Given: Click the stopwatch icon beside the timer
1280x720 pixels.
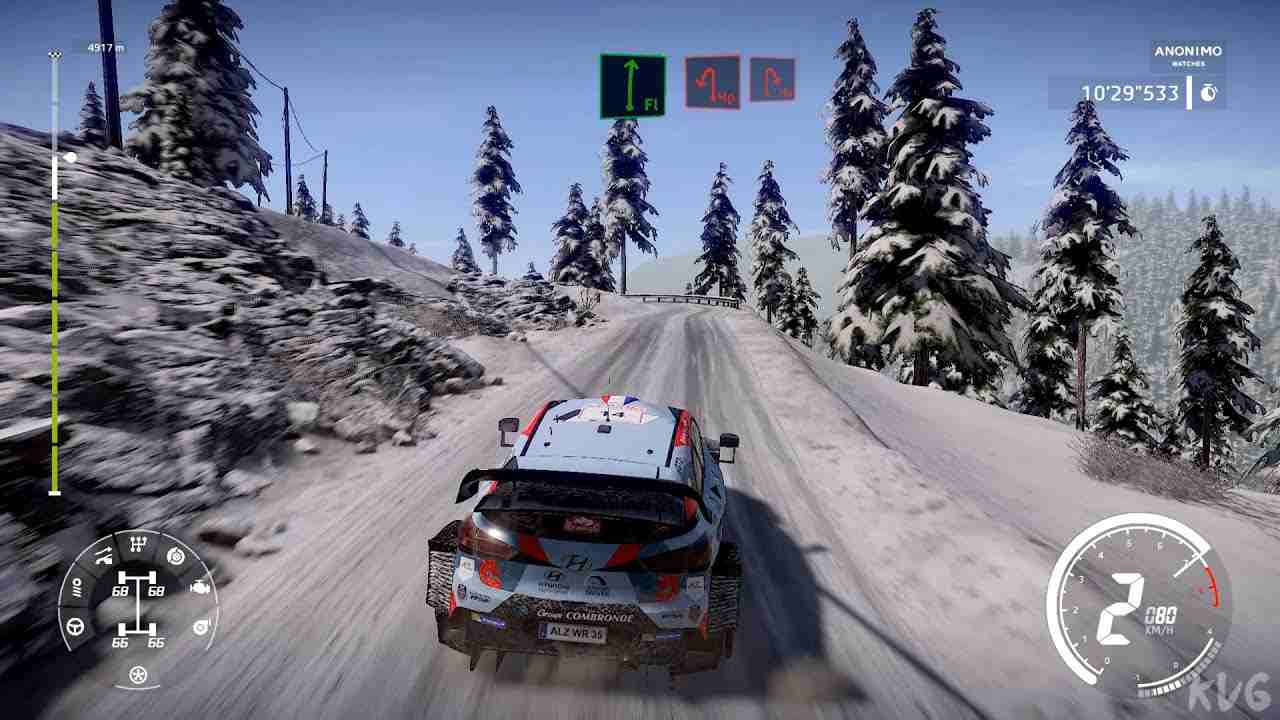Looking at the screenshot, I should (x=1208, y=93).
